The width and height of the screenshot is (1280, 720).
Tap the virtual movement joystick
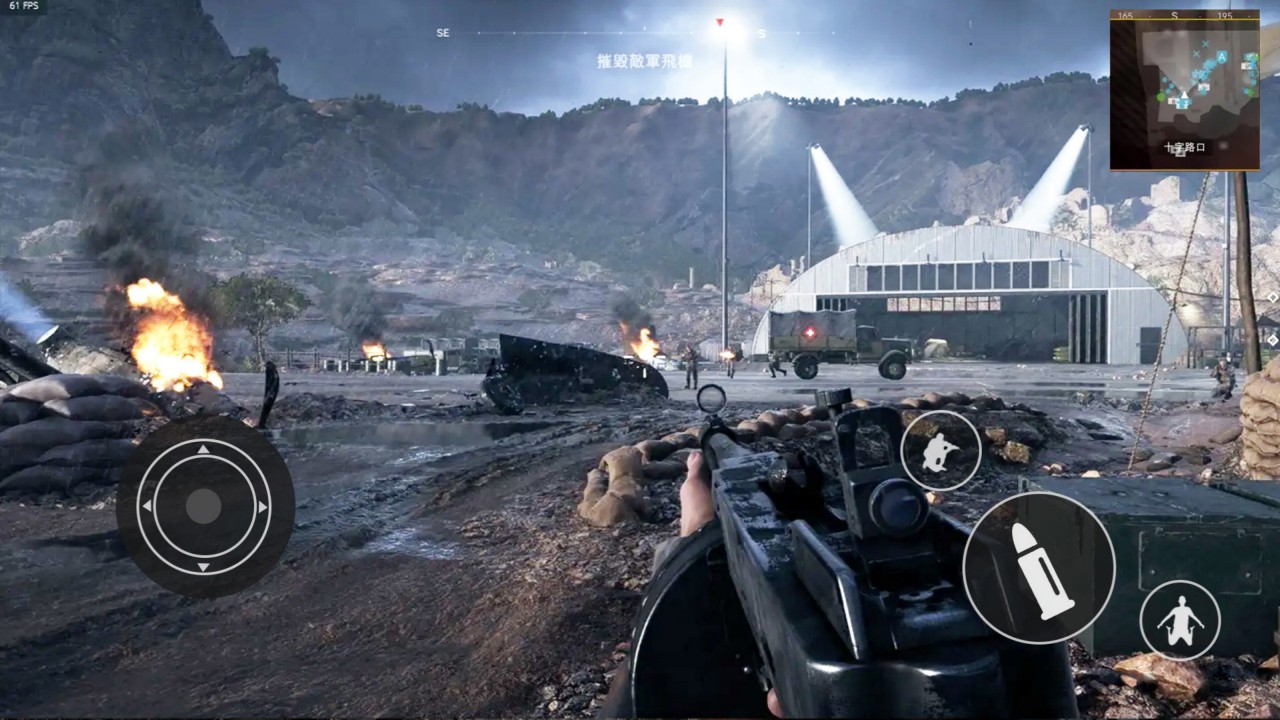pyautogui.click(x=204, y=507)
